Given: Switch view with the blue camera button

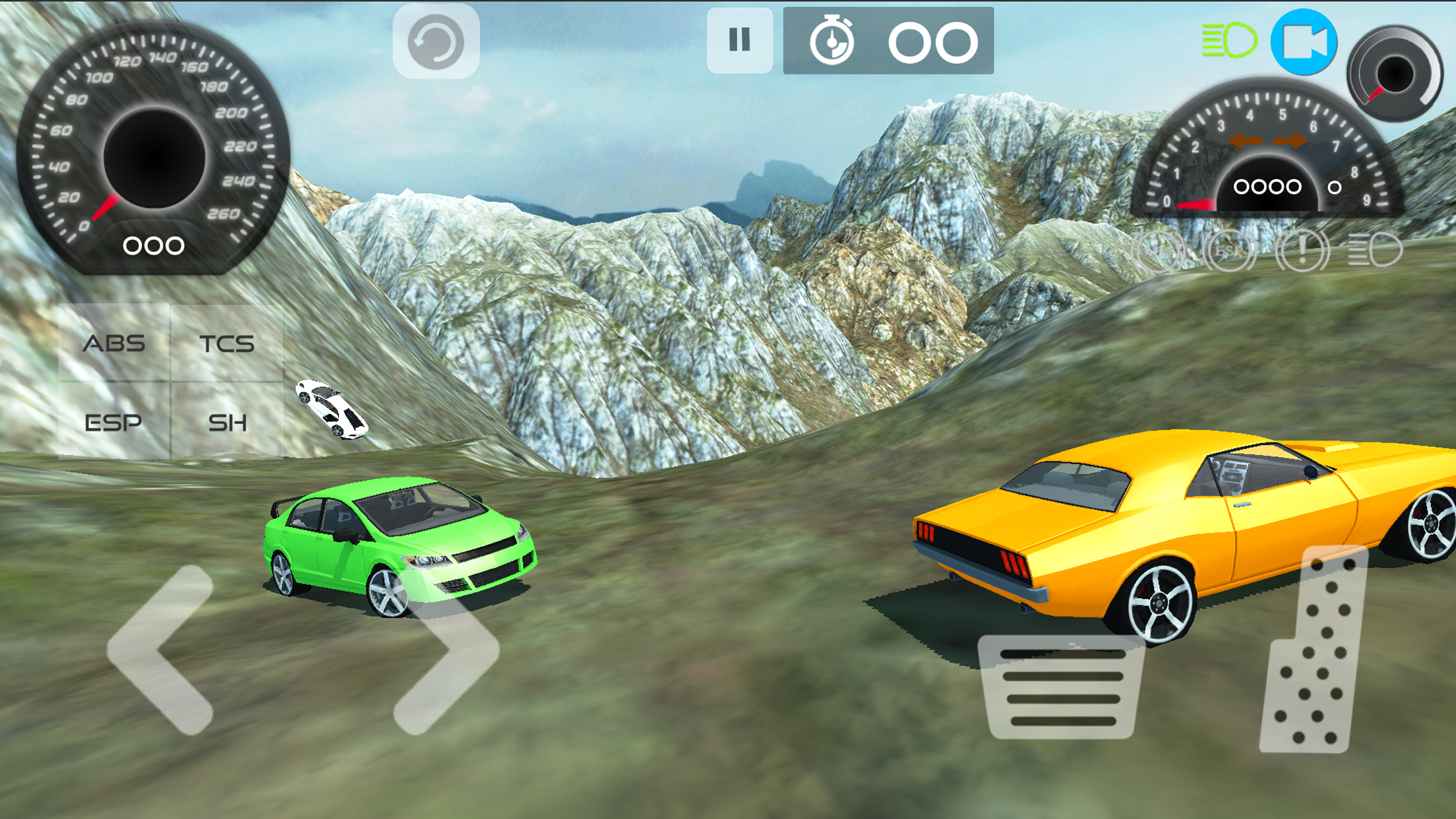Looking at the screenshot, I should click(1304, 42).
